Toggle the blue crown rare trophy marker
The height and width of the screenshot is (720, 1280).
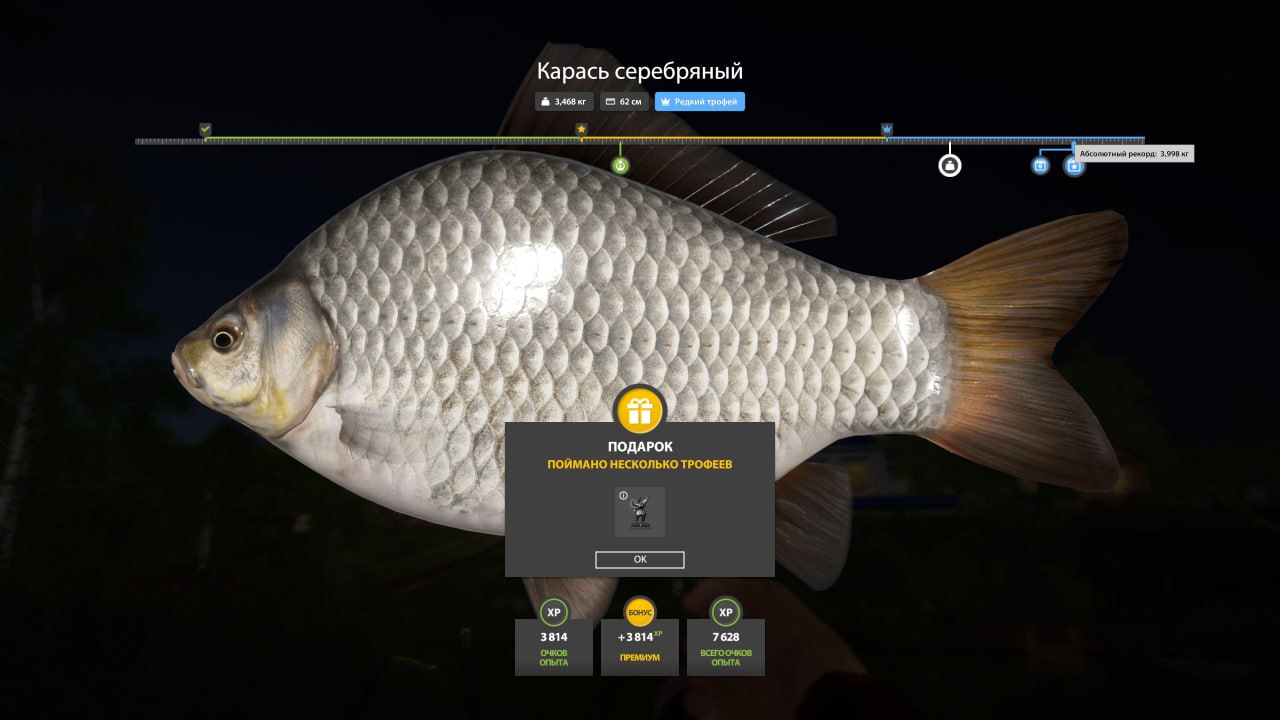point(886,129)
